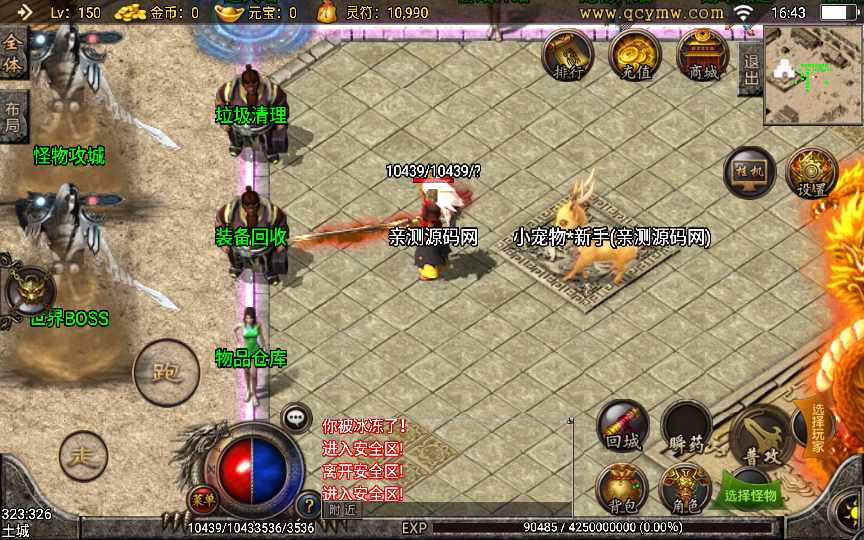The image size is (864, 540).
Task: Use the 回城 town return scroll
Action: 622,427
